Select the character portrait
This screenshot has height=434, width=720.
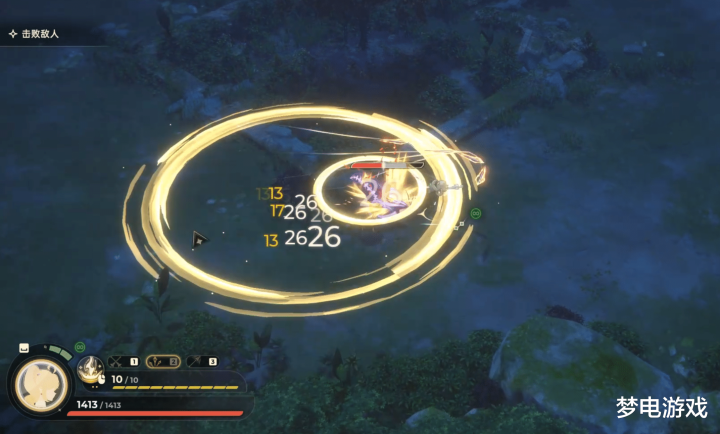point(42,384)
